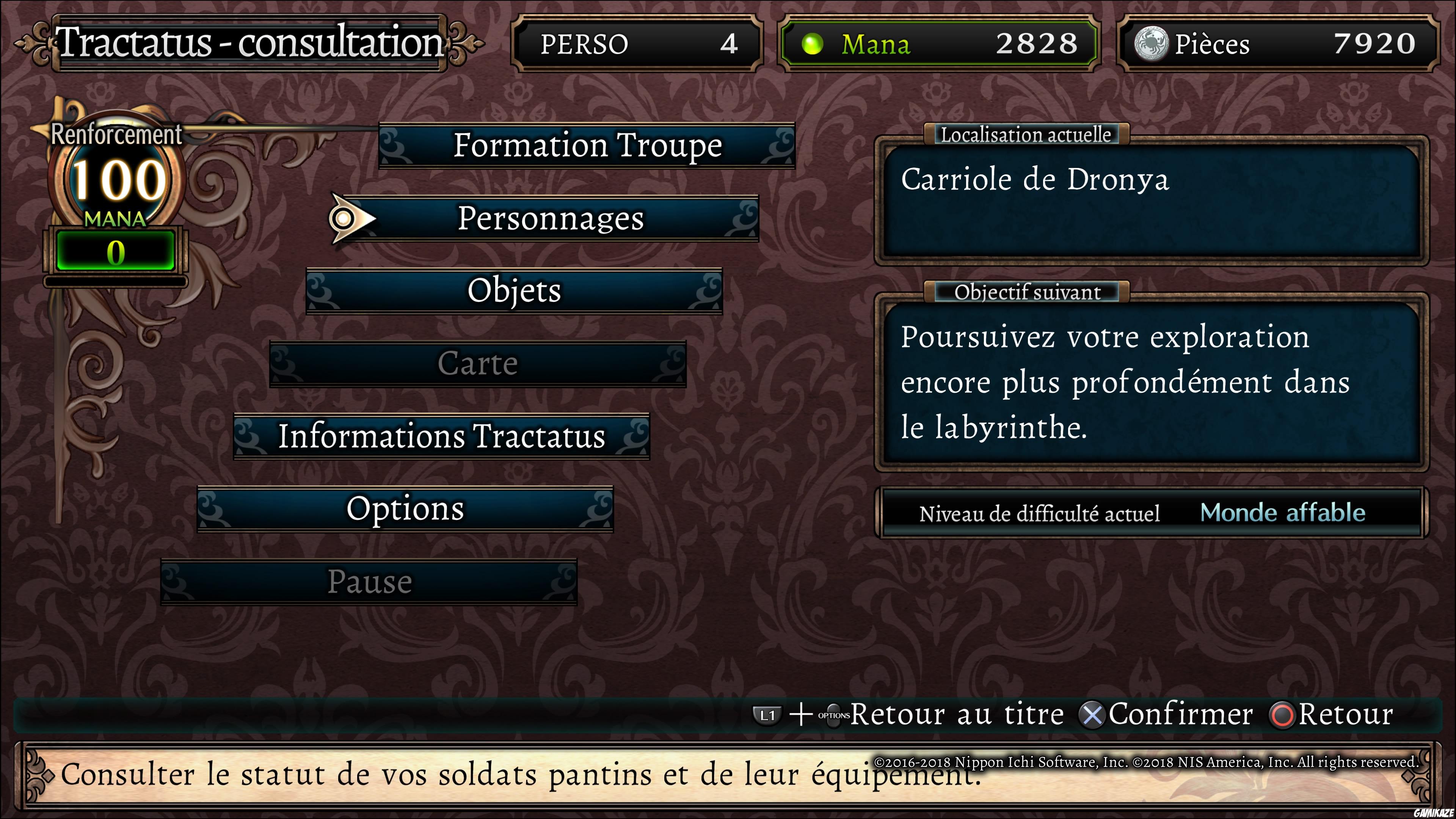Image resolution: width=1456 pixels, height=819 pixels.
Task: Open the Options menu entry
Action: point(406,509)
